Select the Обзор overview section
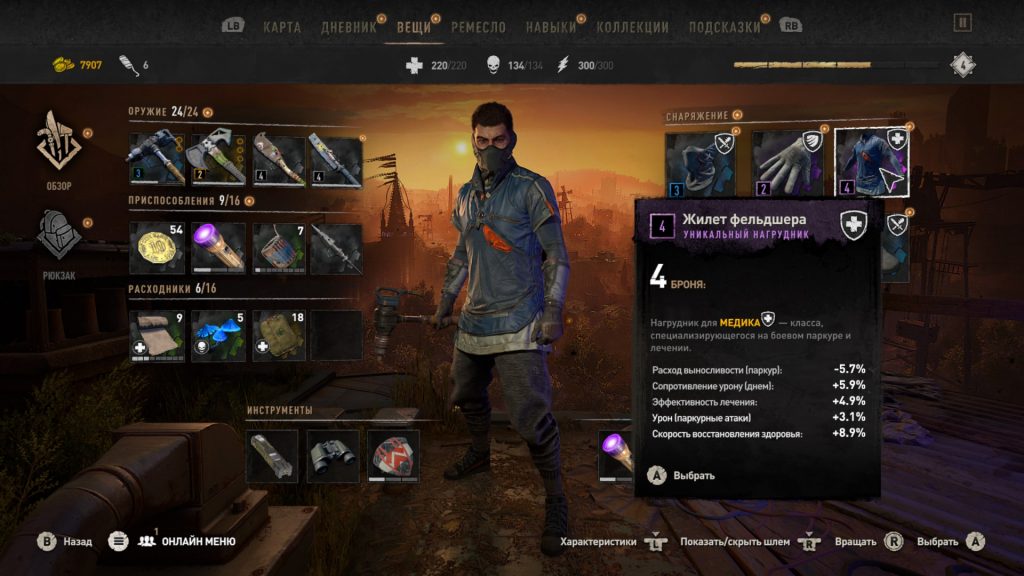1024x576 pixels. (59, 148)
